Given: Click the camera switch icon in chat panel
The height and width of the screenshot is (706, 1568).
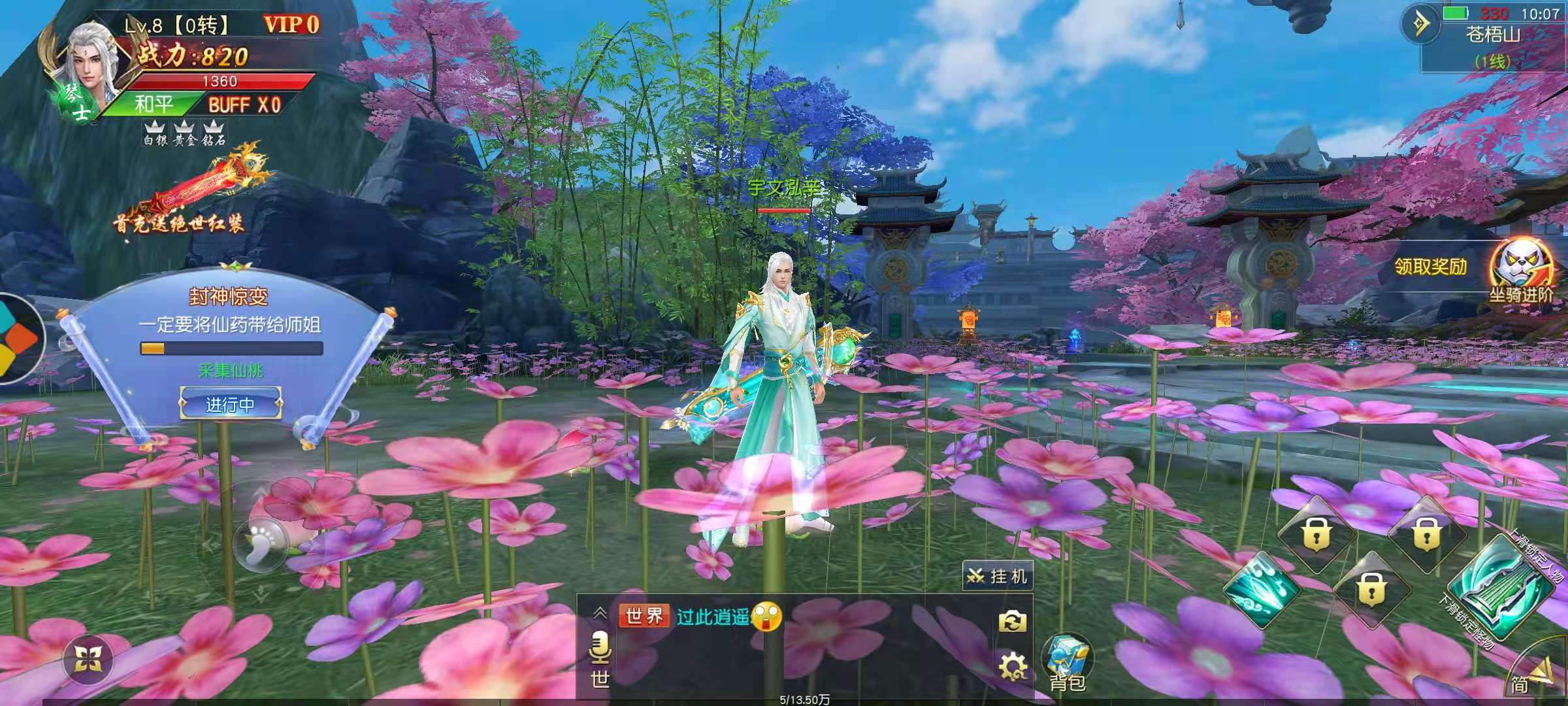Looking at the screenshot, I should pos(1012,622).
